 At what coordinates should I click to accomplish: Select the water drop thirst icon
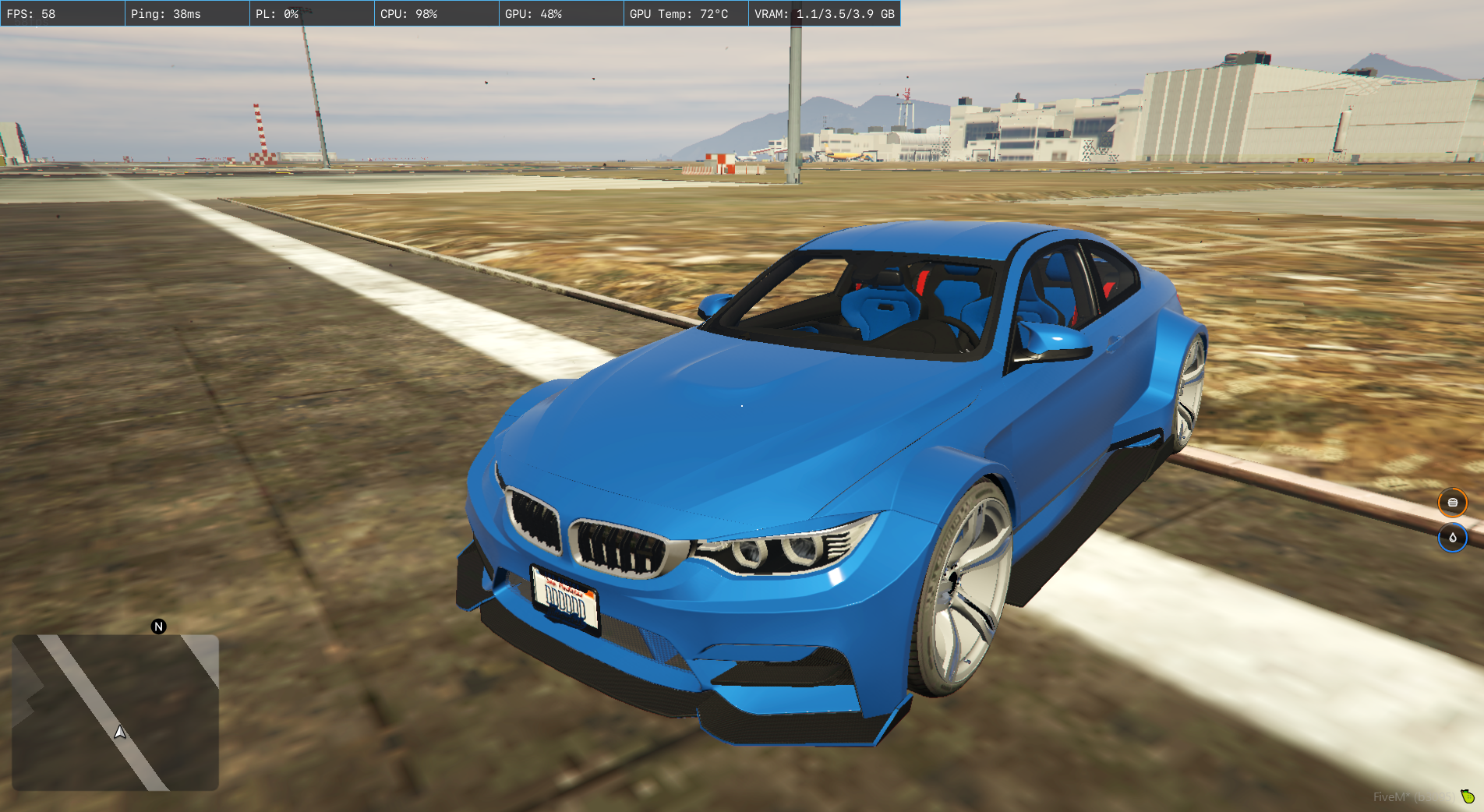(1452, 538)
